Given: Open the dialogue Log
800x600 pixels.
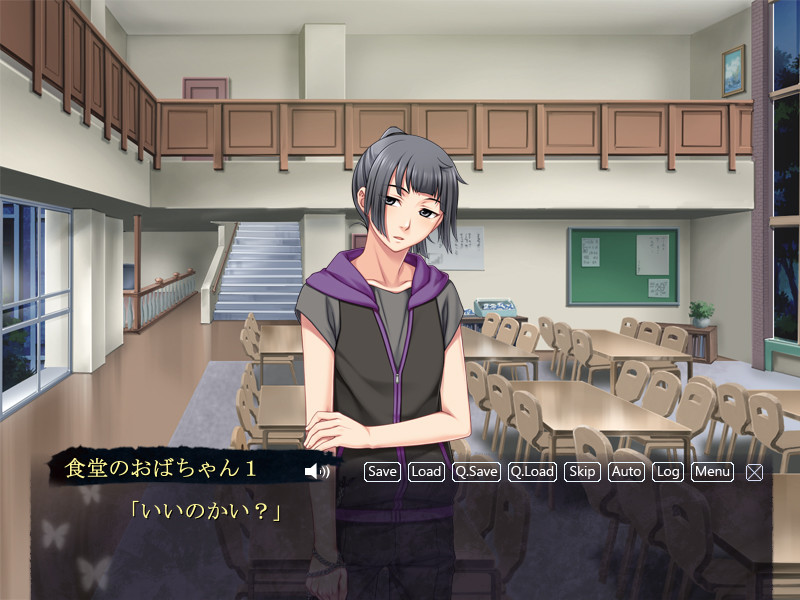Looking at the screenshot, I should pos(668,471).
